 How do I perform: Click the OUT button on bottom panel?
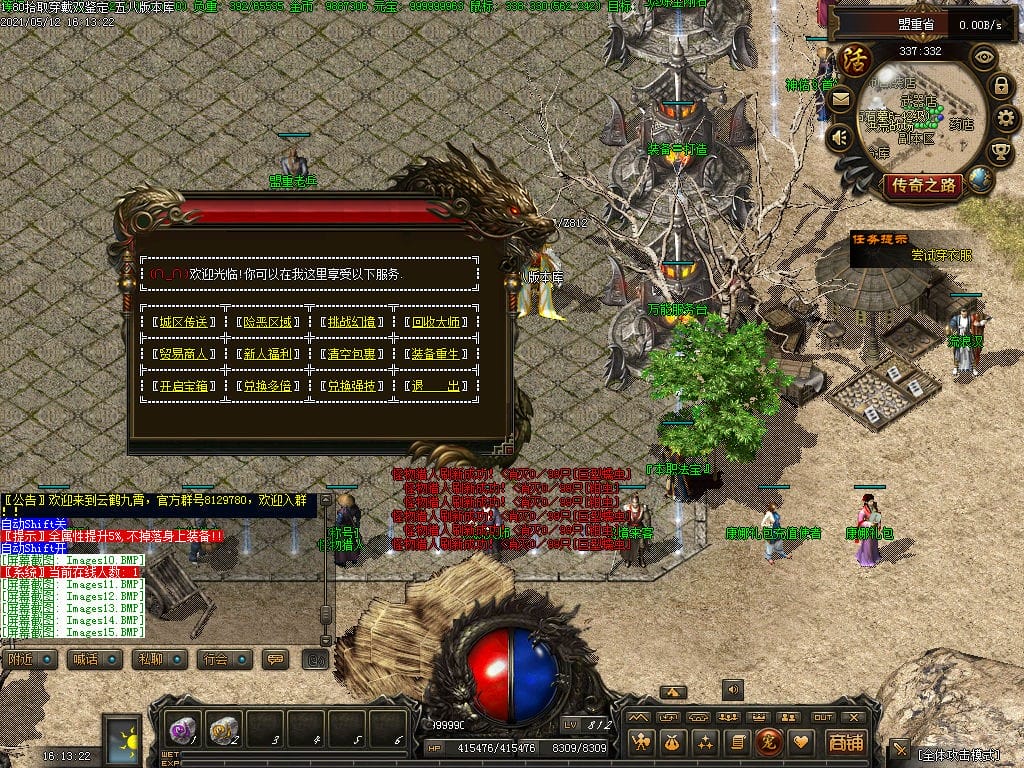pyautogui.click(x=823, y=717)
